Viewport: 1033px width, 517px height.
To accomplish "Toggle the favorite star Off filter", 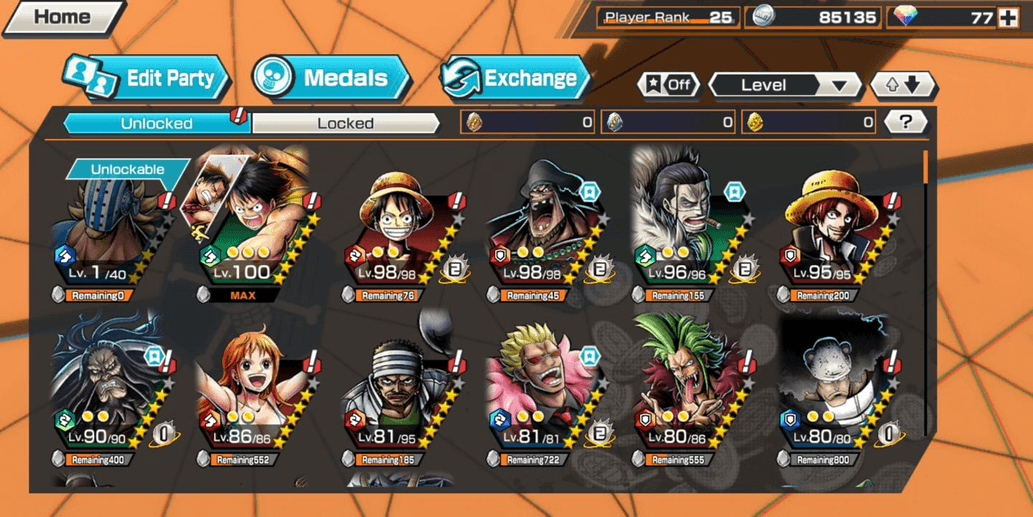I will [670, 85].
